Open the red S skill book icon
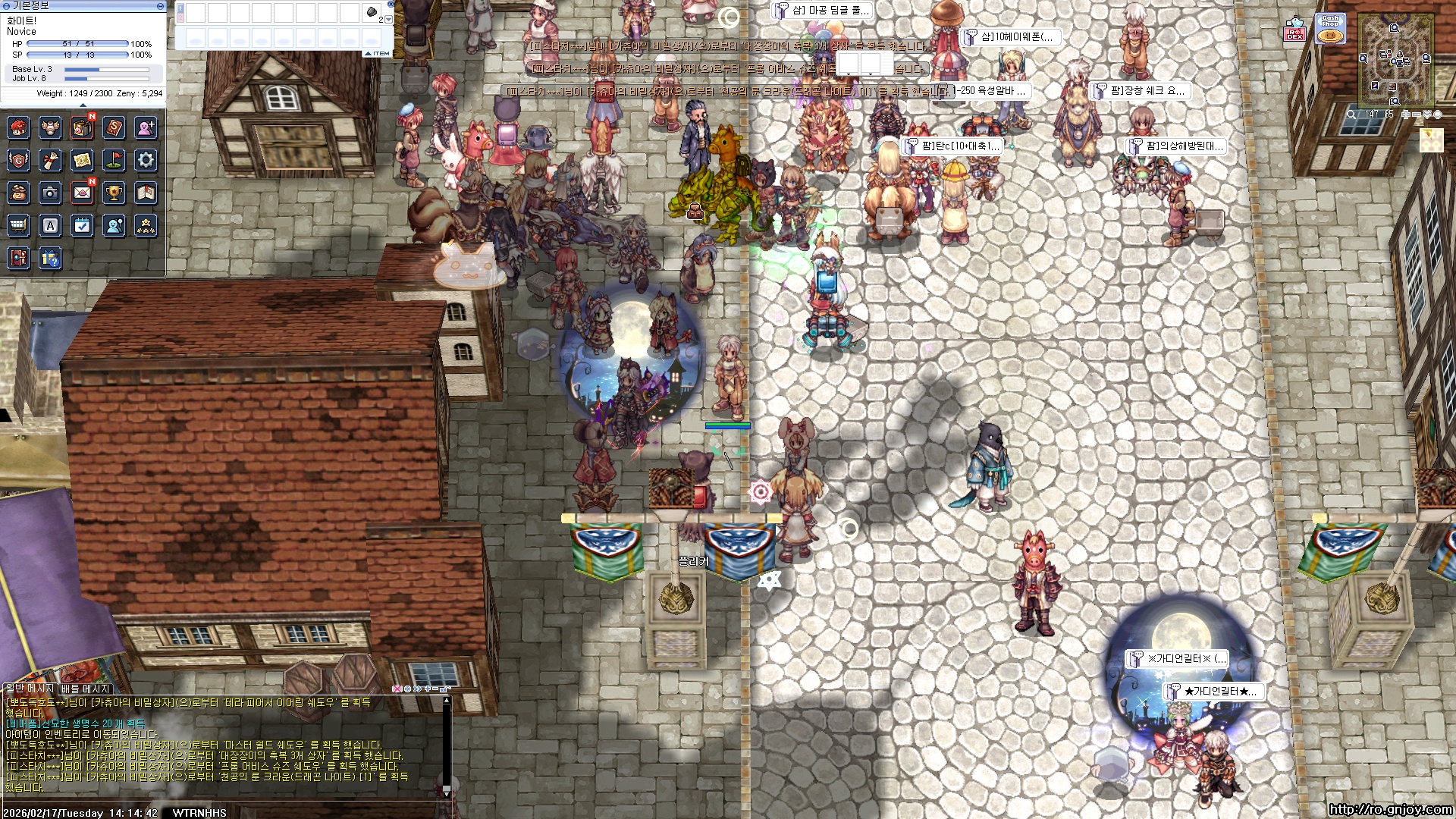This screenshot has height=819, width=1456. (114, 128)
